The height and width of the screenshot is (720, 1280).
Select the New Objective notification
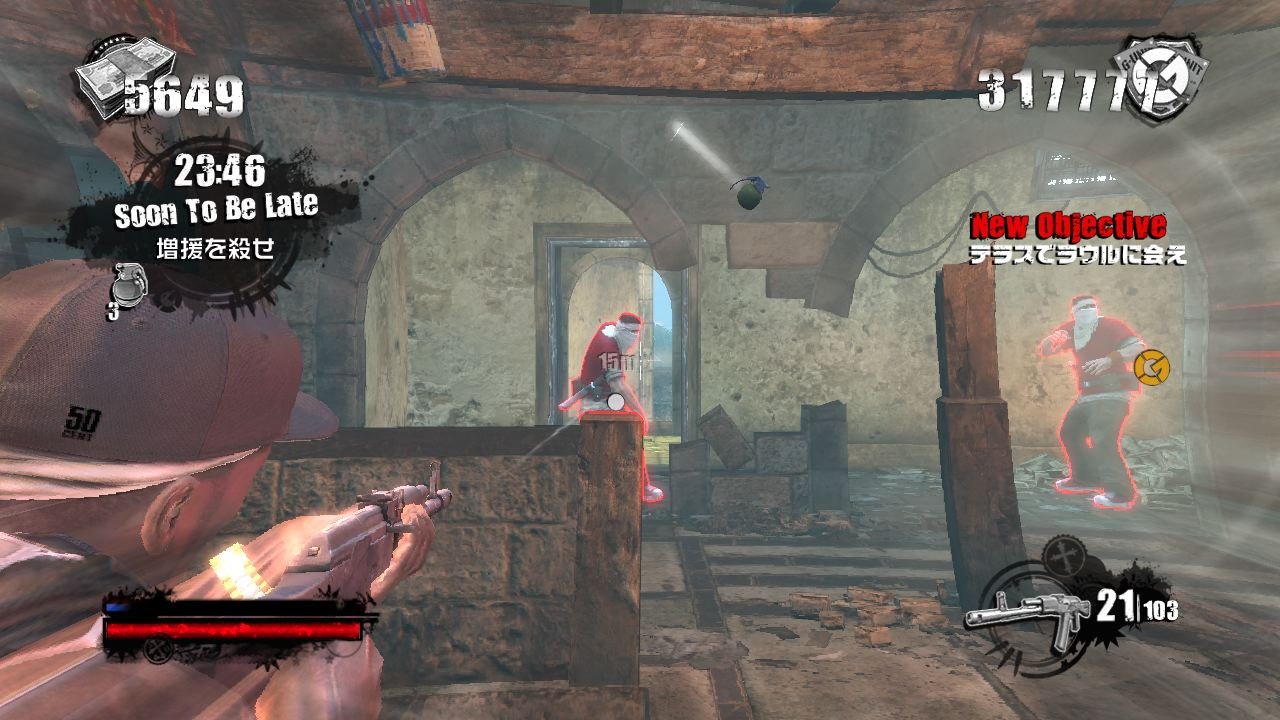tap(1069, 225)
